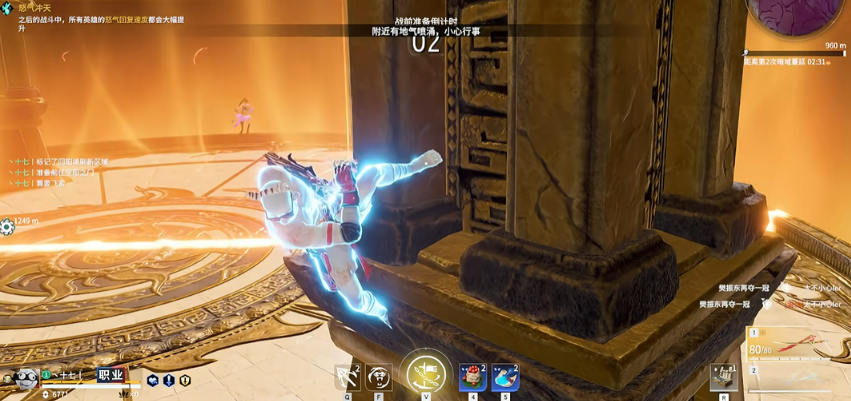Activate the roaring beast face skill
The width and height of the screenshot is (851, 401).
point(379,376)
